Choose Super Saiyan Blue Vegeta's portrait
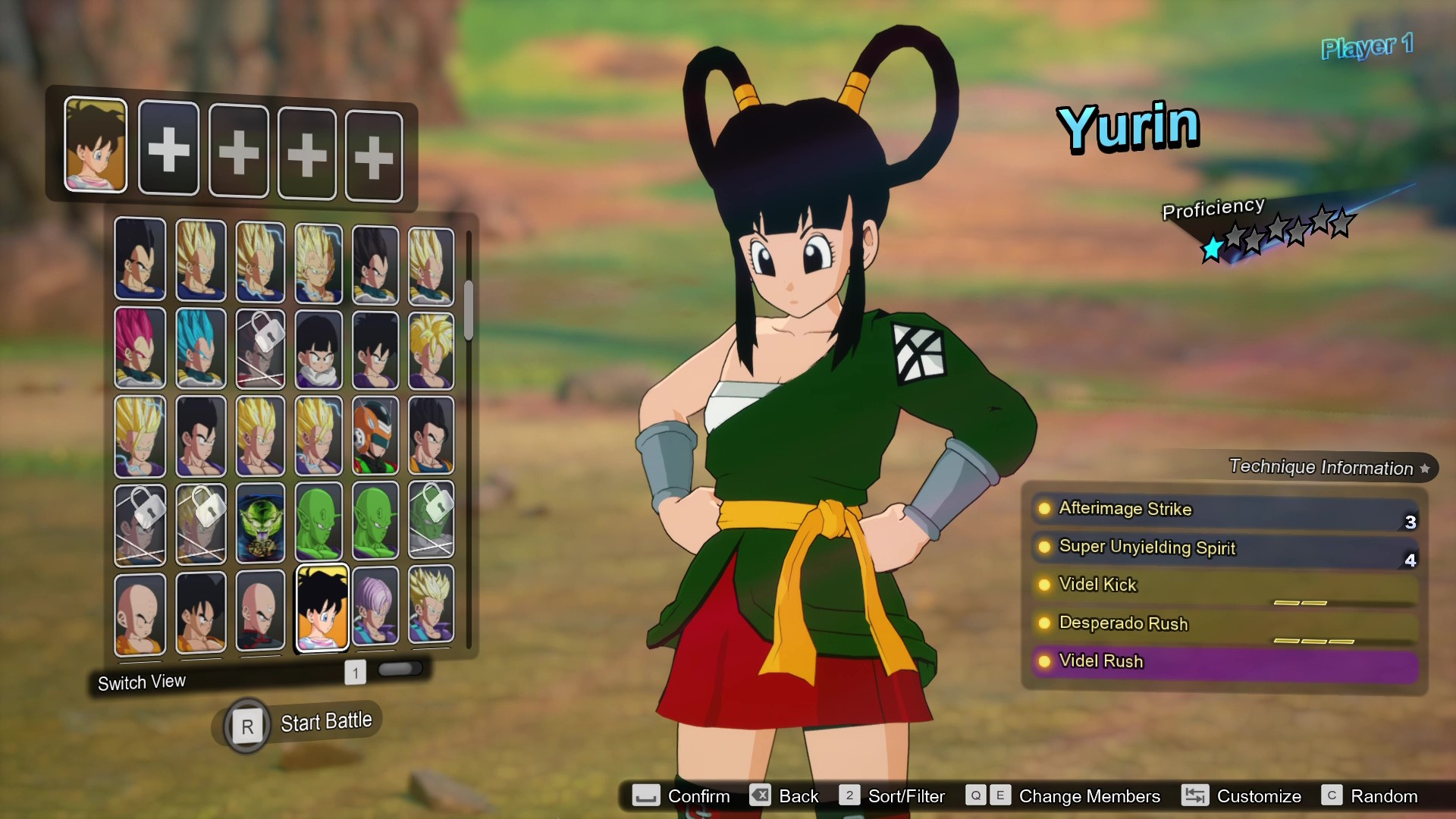The height and width of the screenshot is (819, 1456). (x=200, y=349)
